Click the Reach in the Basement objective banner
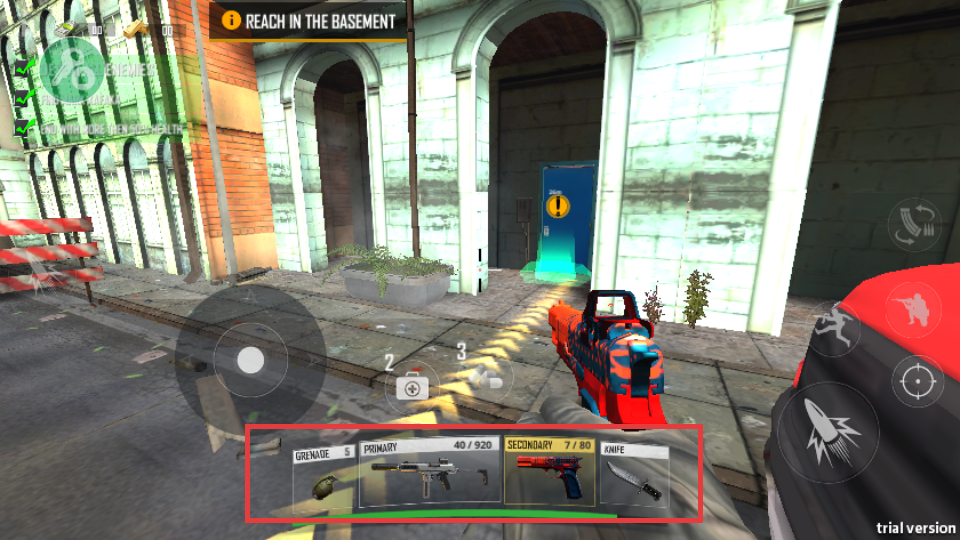Viewport: 960px width, 540px height. (308, 20)
